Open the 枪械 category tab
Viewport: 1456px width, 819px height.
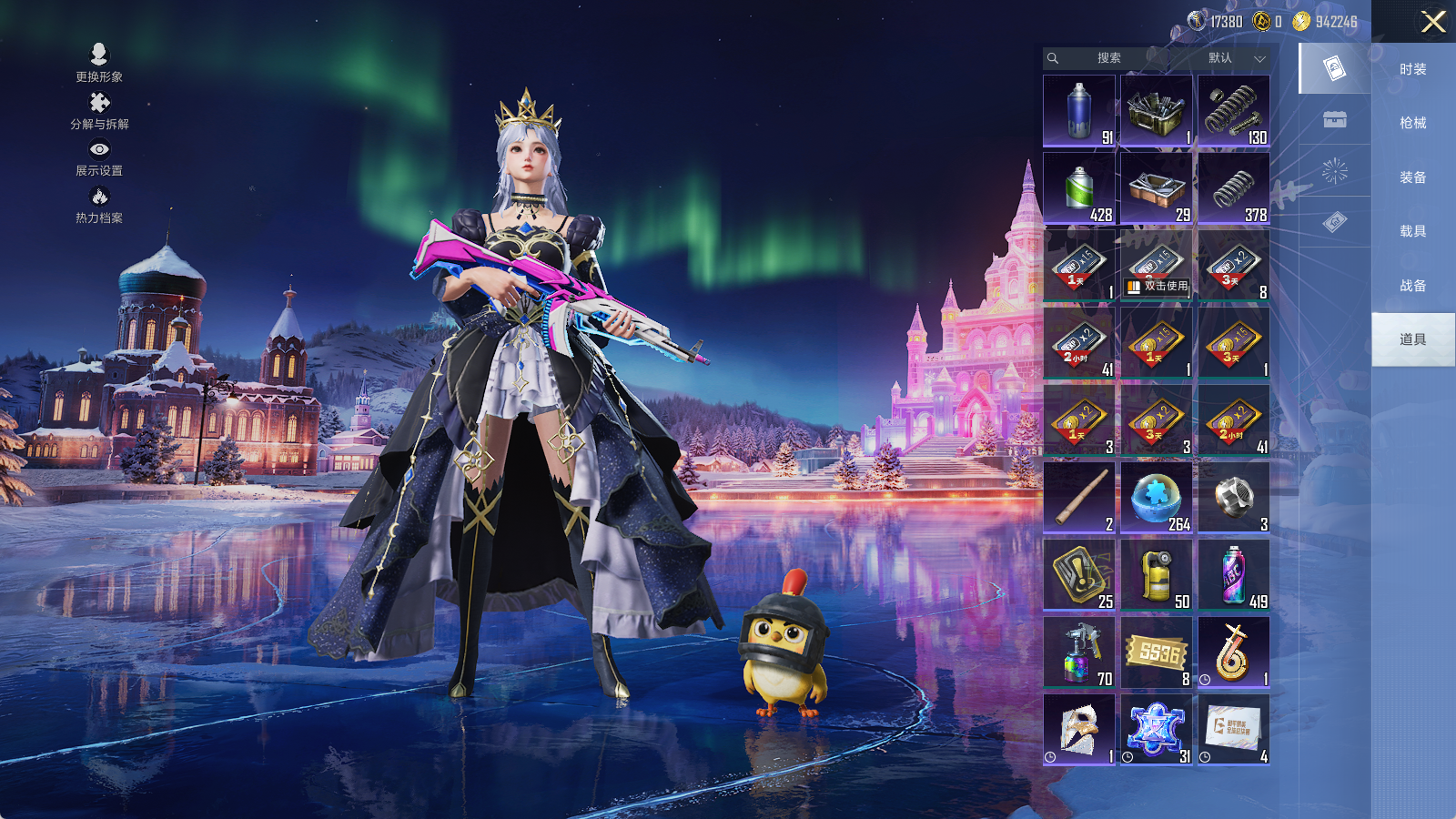(x=1412, y=123)
